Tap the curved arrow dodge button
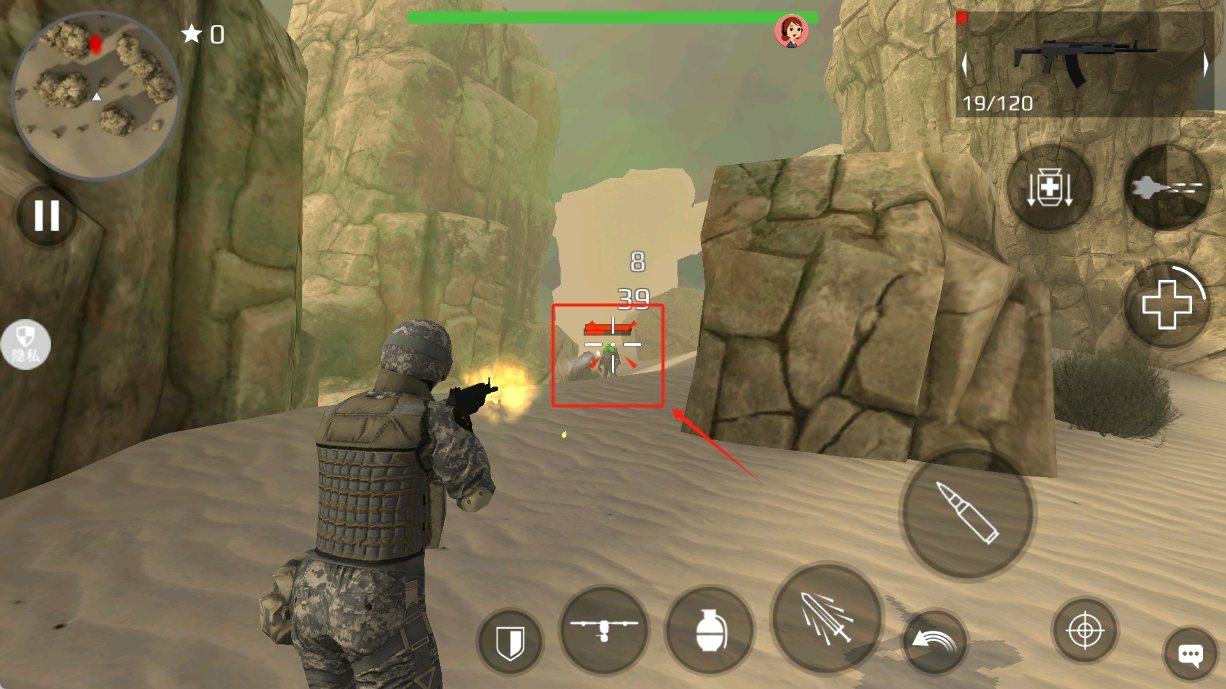This screenshot has height=689, width=1226. coord(935,643)
